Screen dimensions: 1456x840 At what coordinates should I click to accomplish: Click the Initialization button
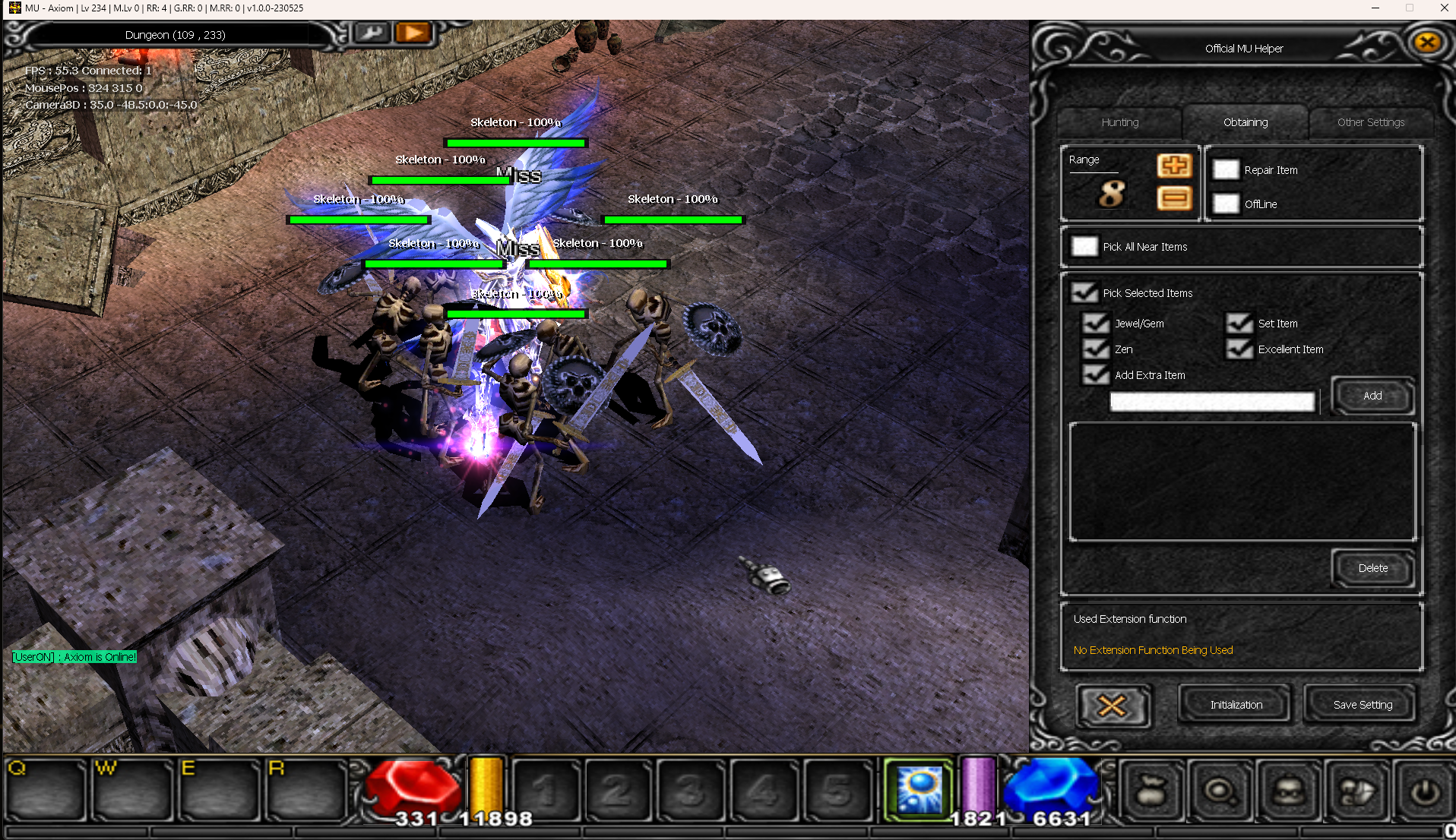(x=1236, y=705)
